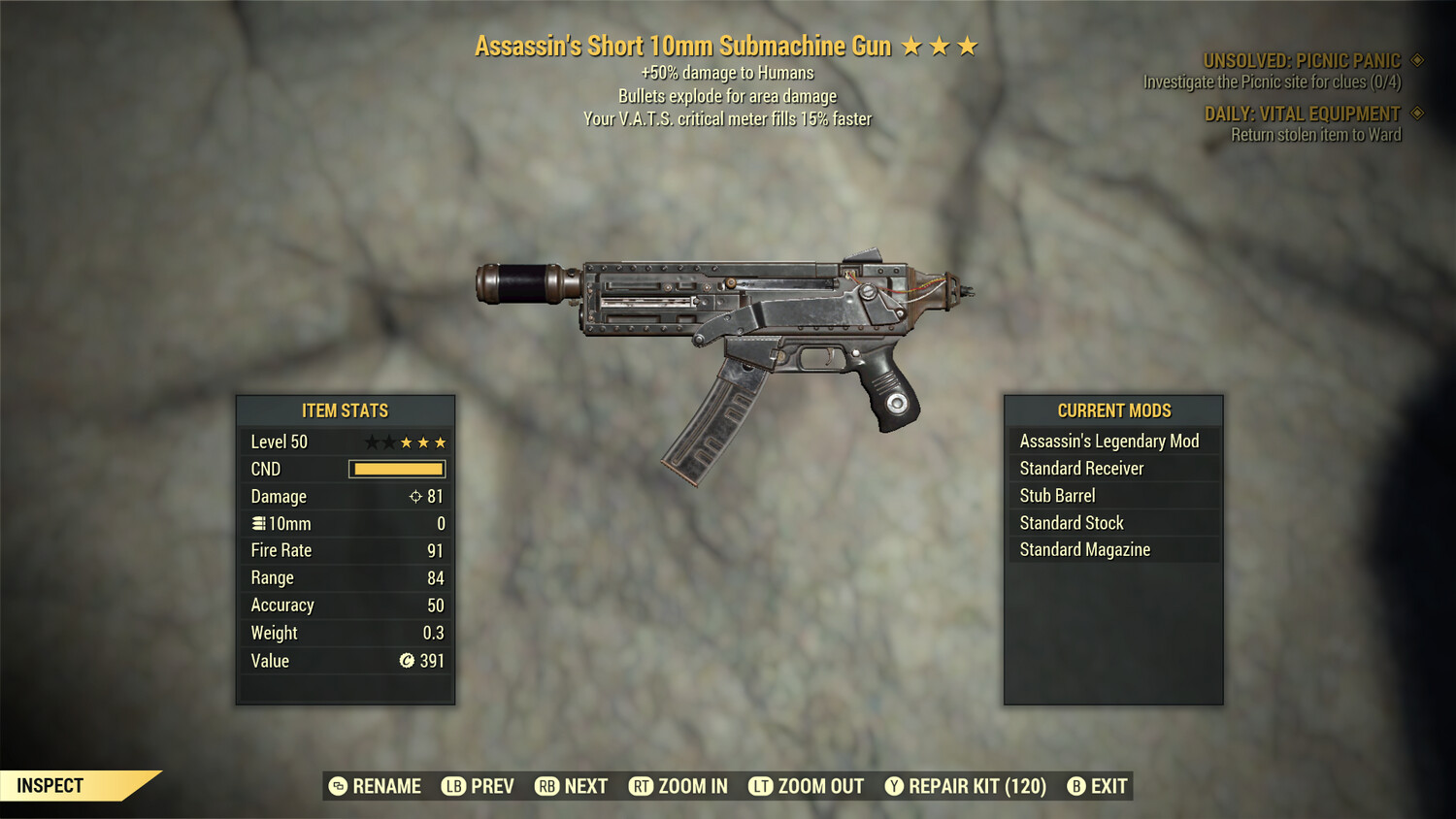The height and width of the screenshot is (819, 1456).
Task: Click the 10mm ammo magazine icon
Action: tap(258, 523)
